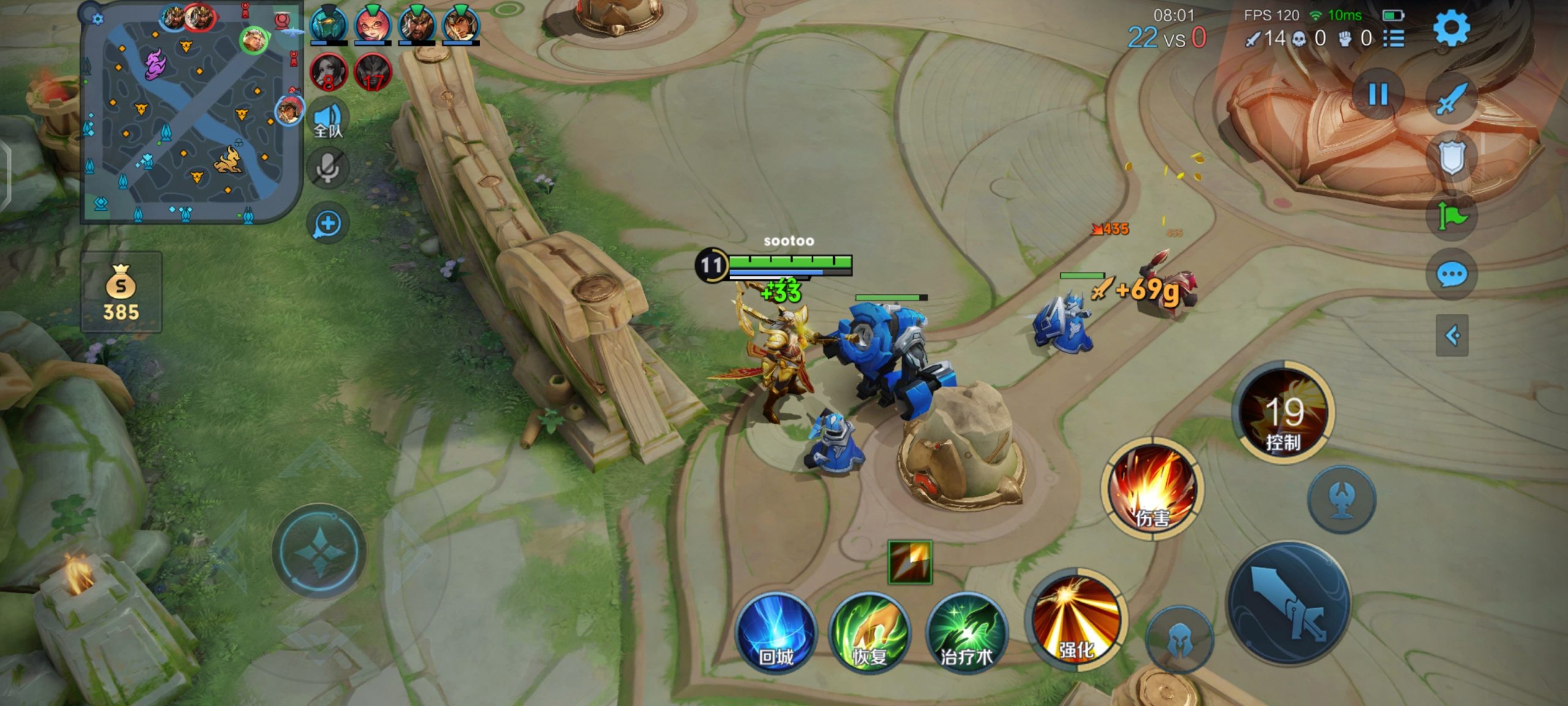Cast the heal spell (治疗术)

[966, 634]
